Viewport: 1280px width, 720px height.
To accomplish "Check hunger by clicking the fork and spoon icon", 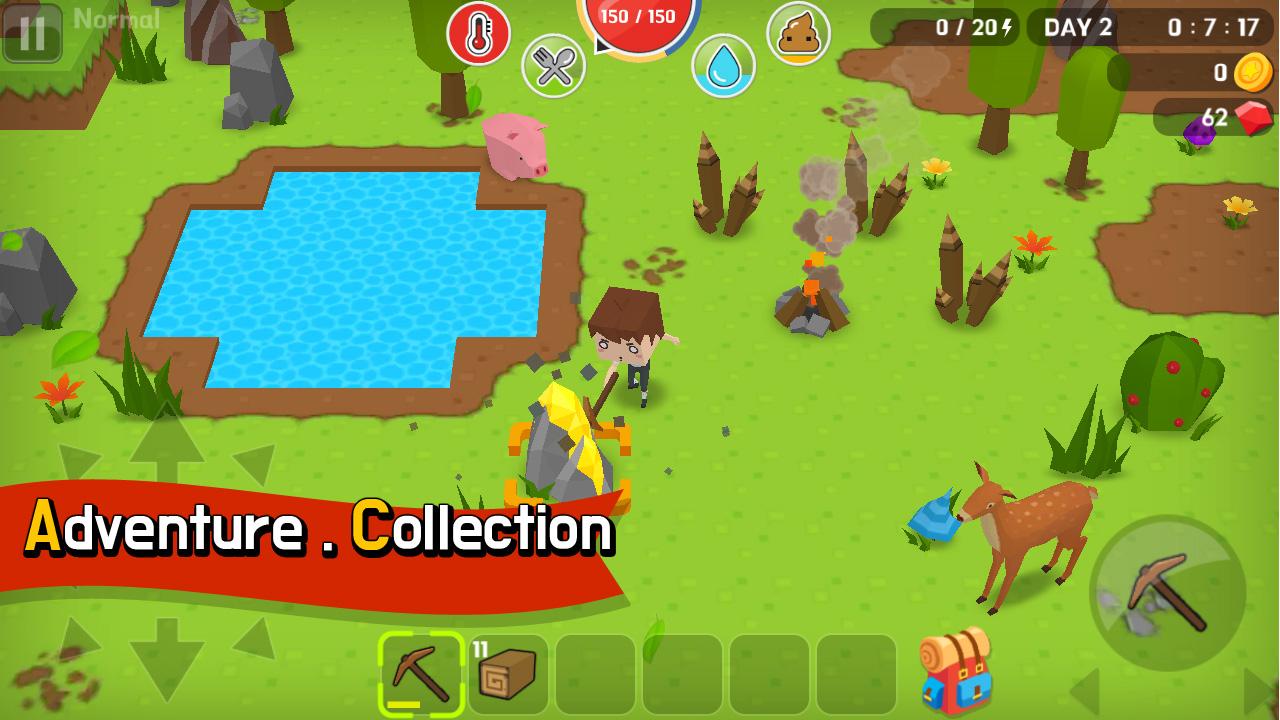I will (554, 68).
